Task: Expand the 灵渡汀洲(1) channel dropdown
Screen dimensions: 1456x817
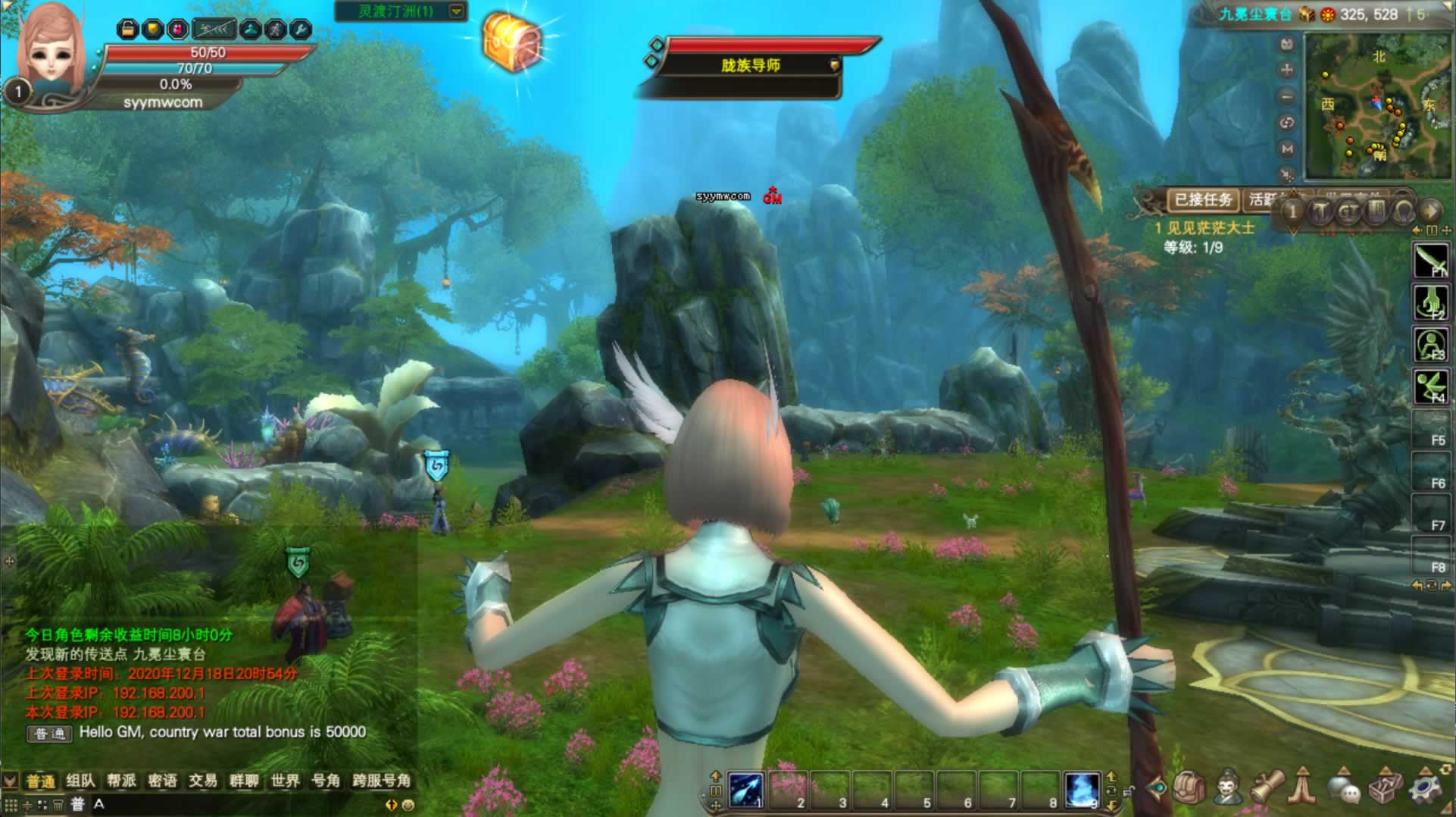Action: pos(456,11)
